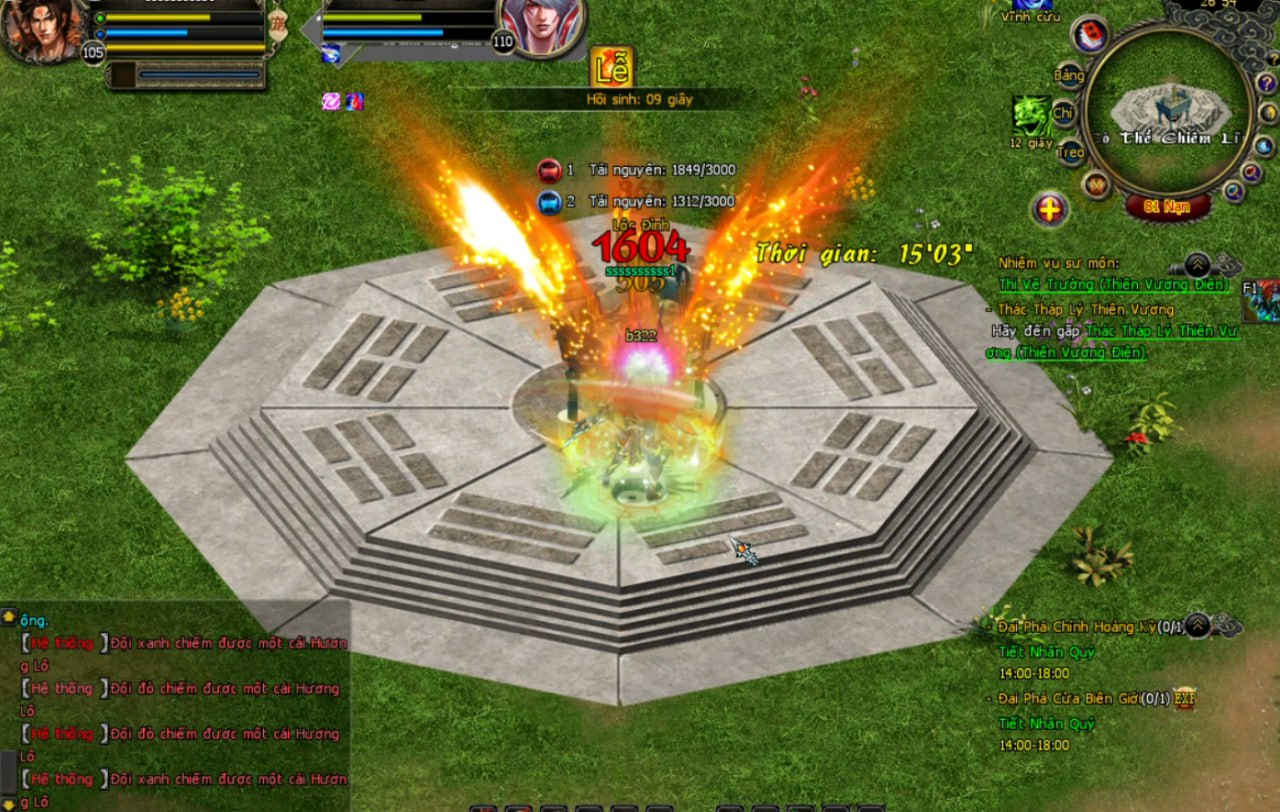Click the circular minimap
Screen dimensions: 1280x812
[x=1167, y=110]
